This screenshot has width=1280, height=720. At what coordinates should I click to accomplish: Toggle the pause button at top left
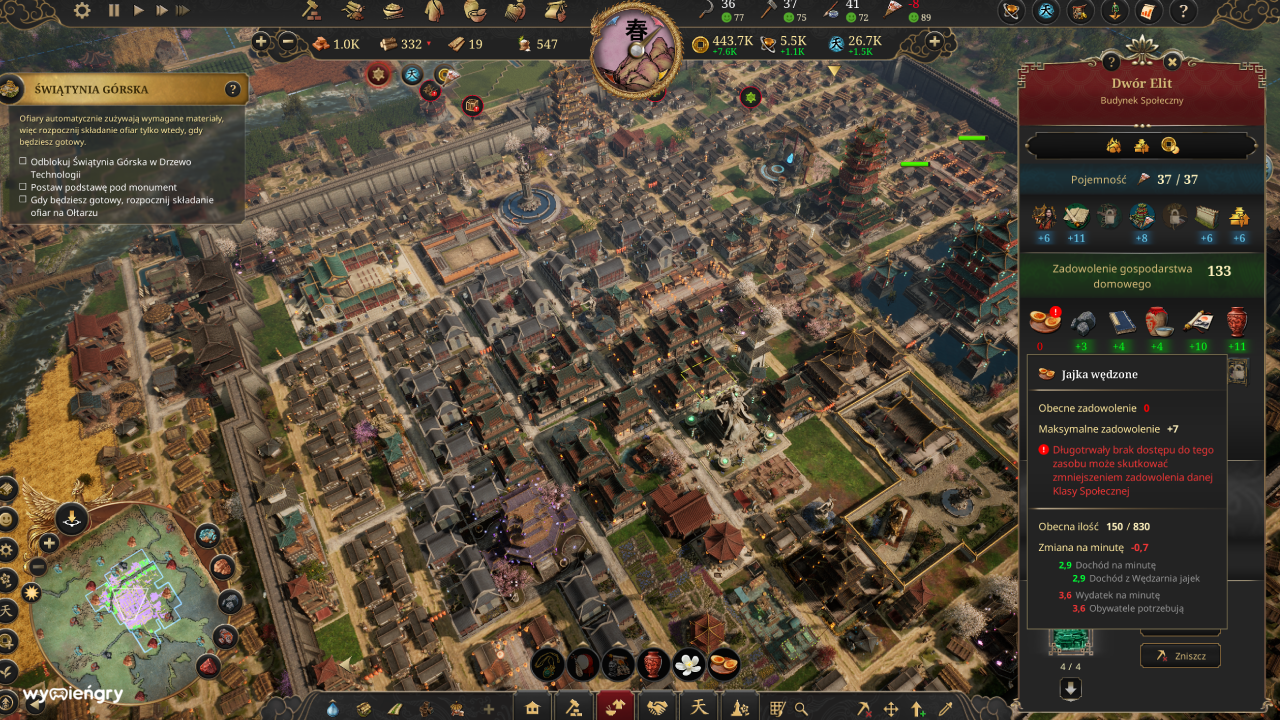113,11
